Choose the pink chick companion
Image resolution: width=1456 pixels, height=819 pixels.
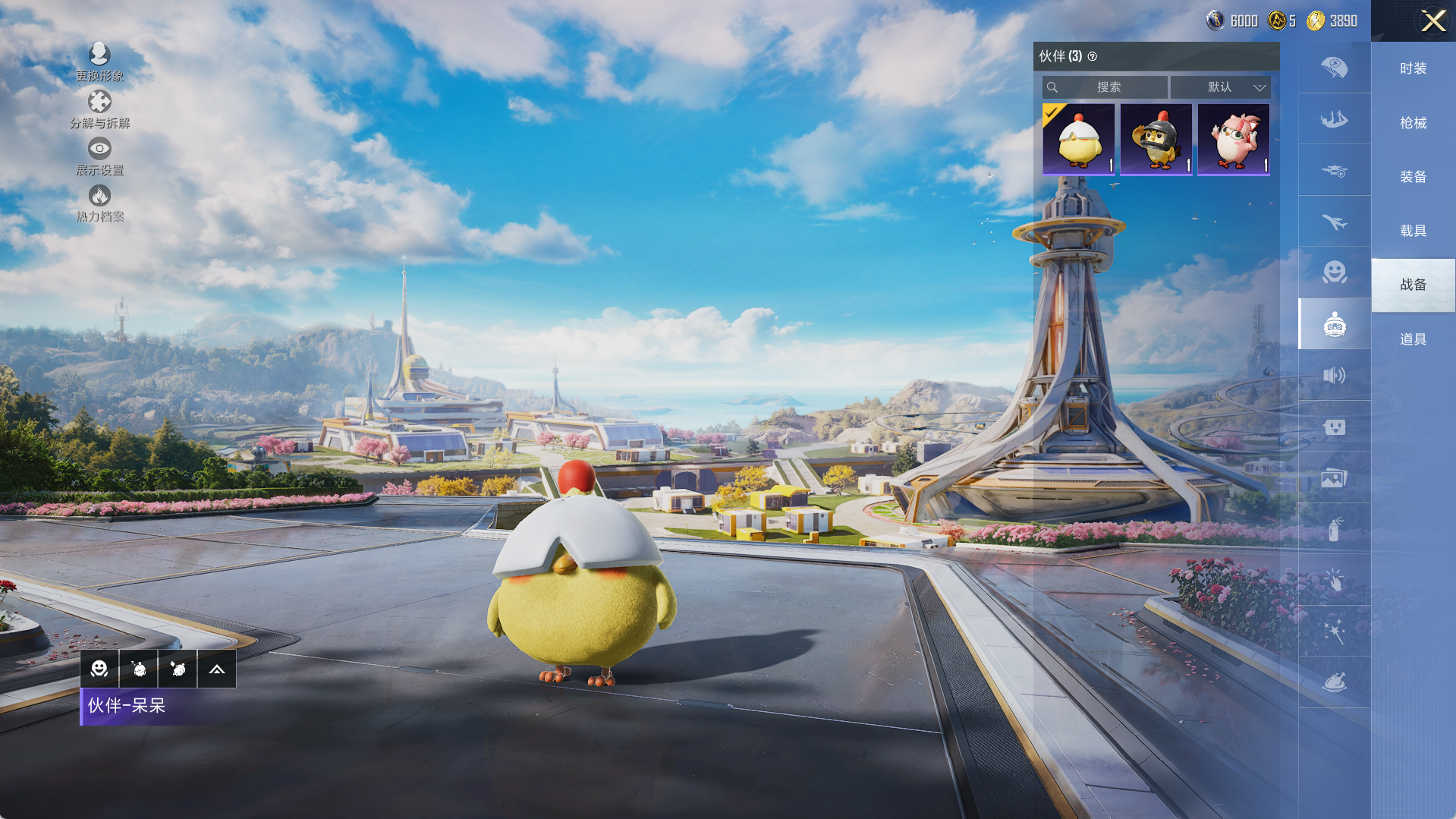tap(1233, 139)
